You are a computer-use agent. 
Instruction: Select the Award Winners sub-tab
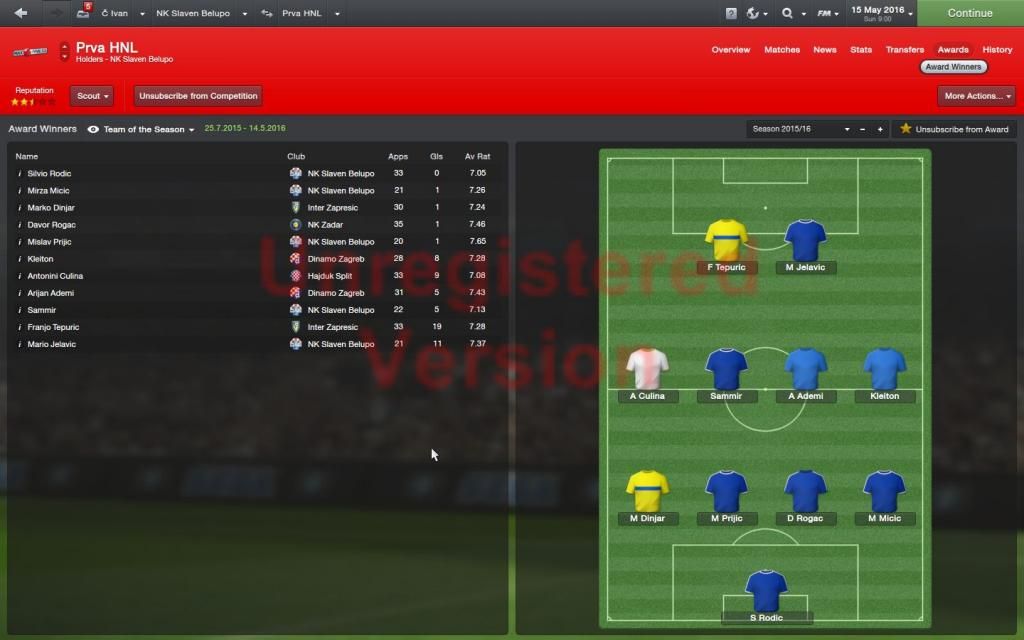[952, 67]
